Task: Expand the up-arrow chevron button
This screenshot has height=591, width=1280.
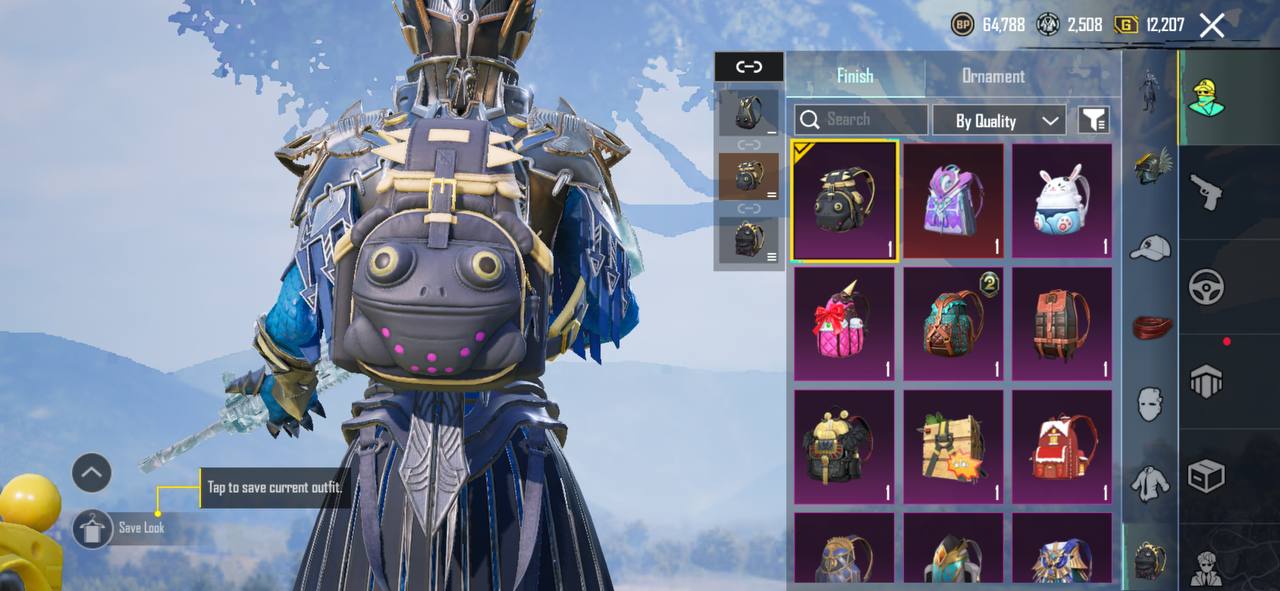Action: 92,473
